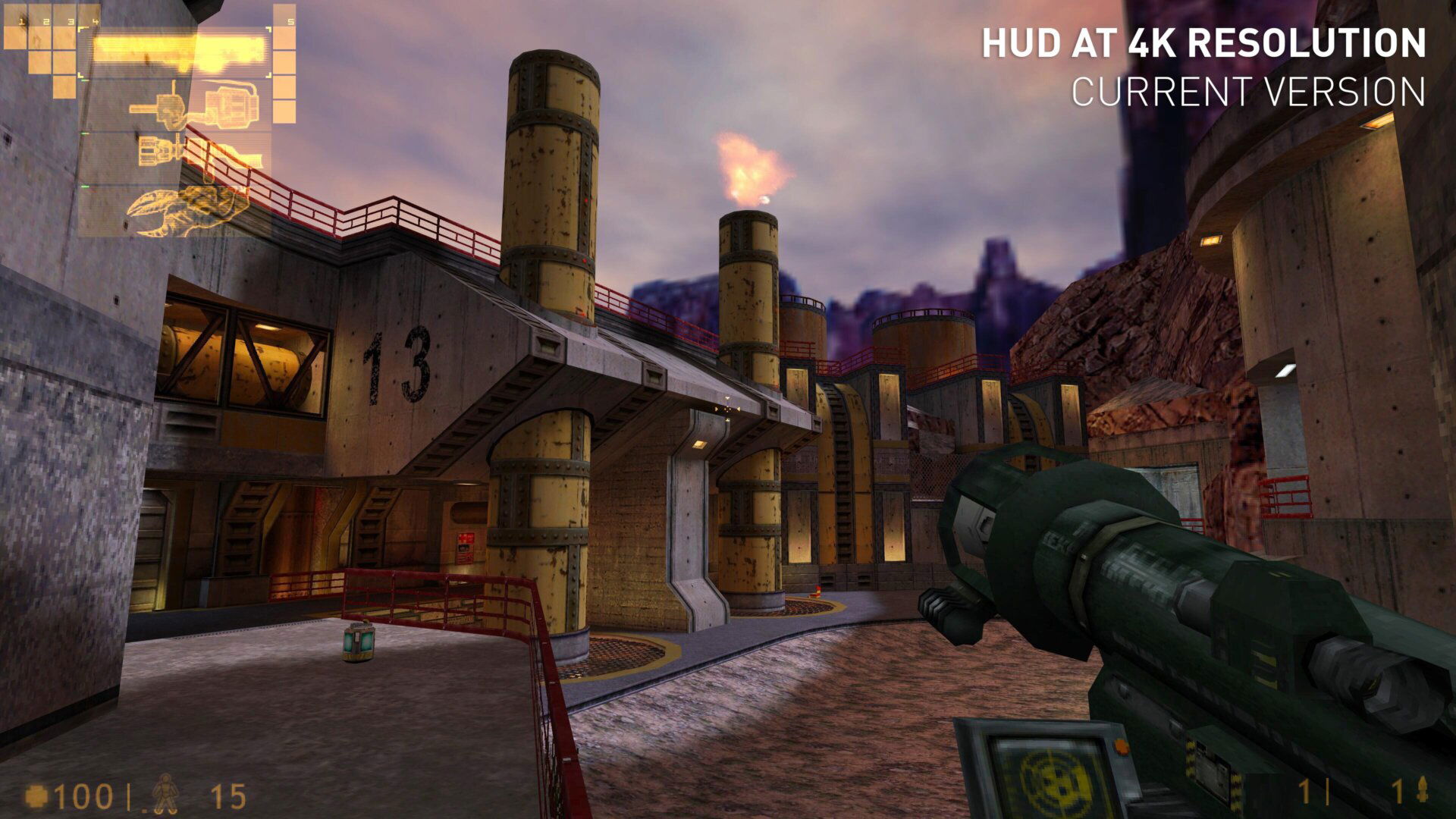Click the health value reading 100
The image size is (1456, 819).
coord(82,796)
